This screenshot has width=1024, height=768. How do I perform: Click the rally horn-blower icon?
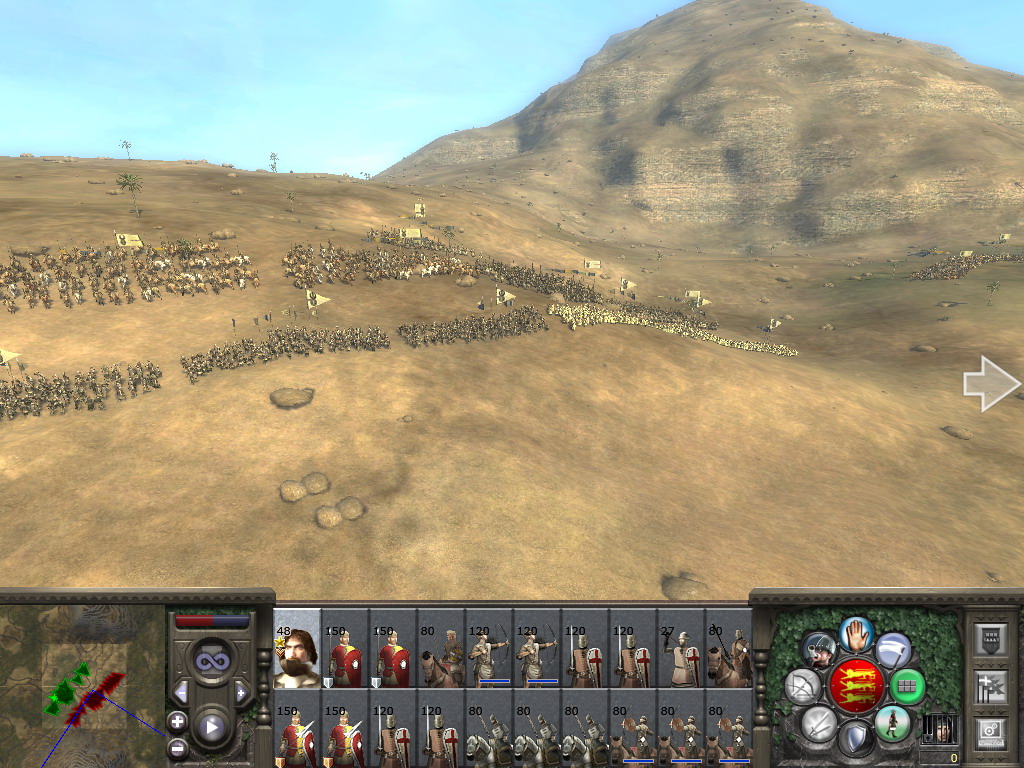[x=819, y=650]
